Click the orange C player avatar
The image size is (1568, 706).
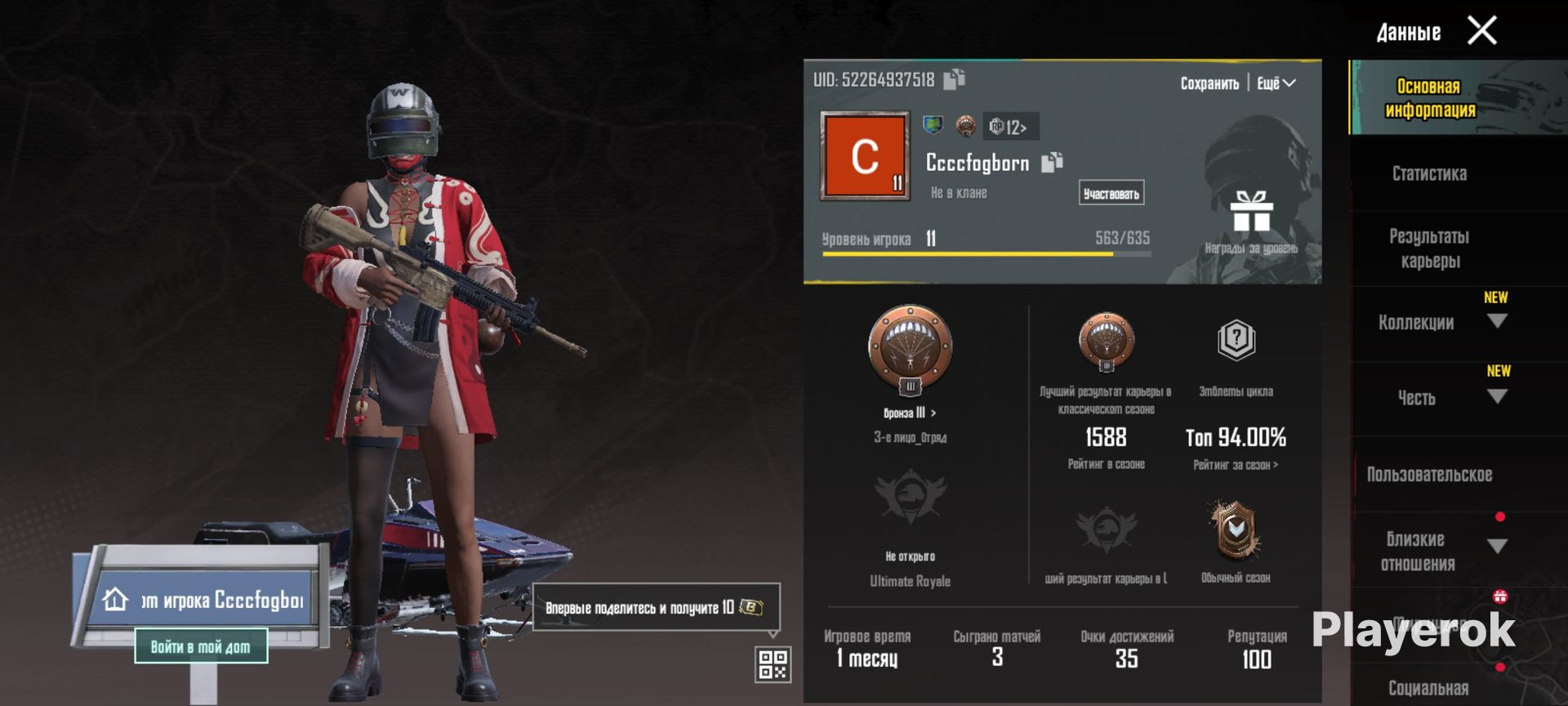(x=865, y=155)
